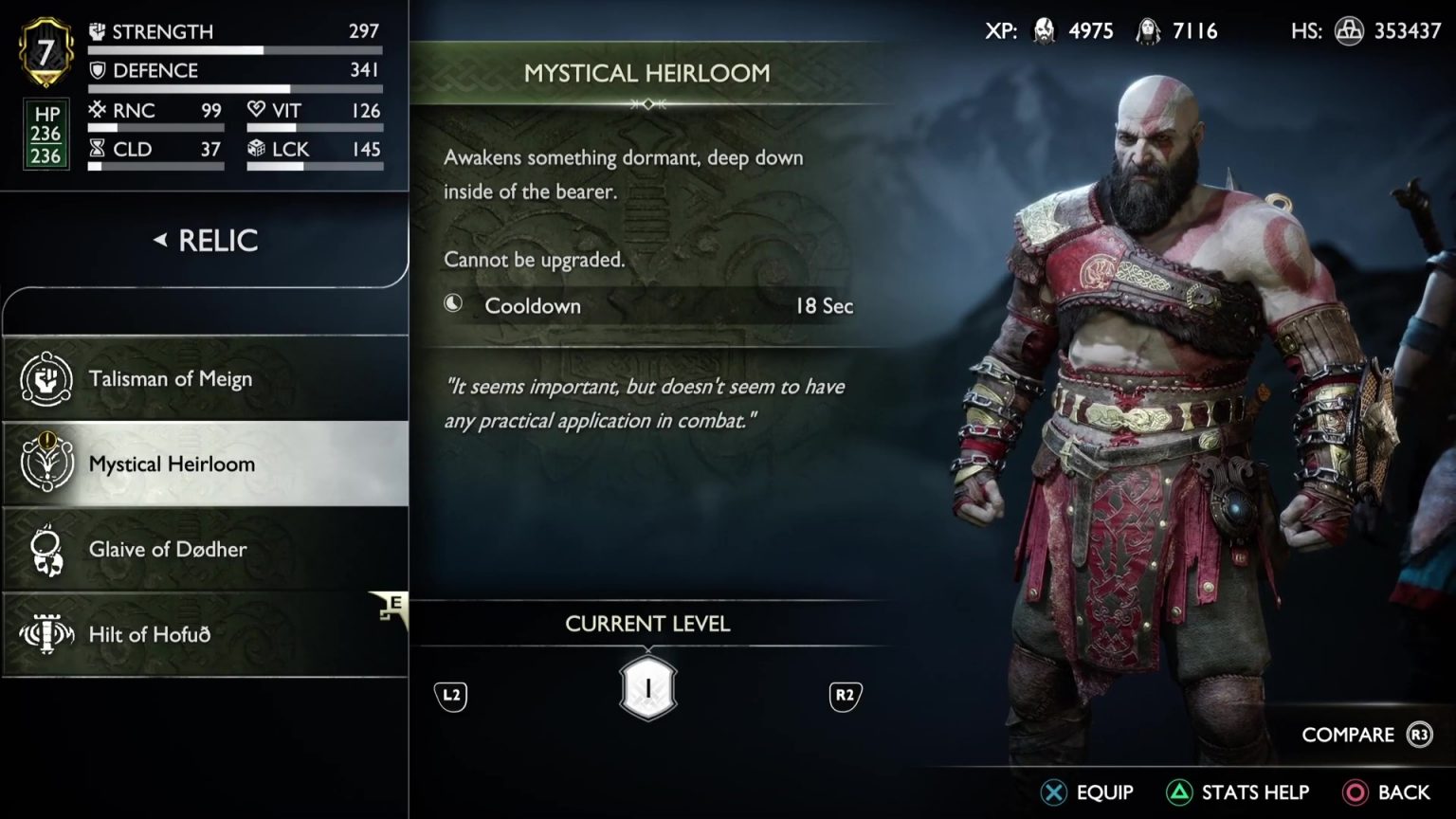Click the L2 page navigation button
Screen dimensions: 1456x819
tap(450, 696)
